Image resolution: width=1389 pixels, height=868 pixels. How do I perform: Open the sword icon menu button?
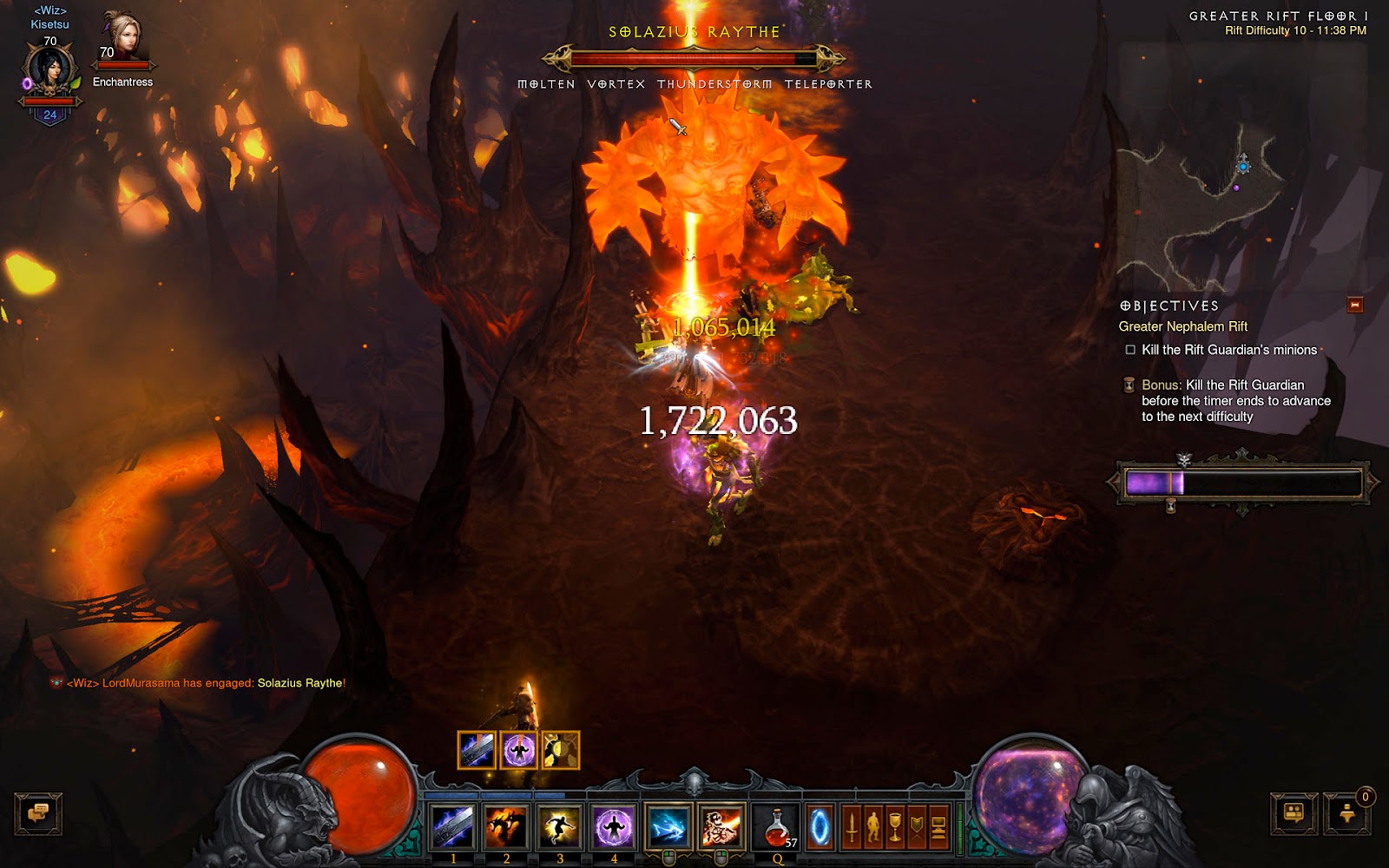(852, 826)
